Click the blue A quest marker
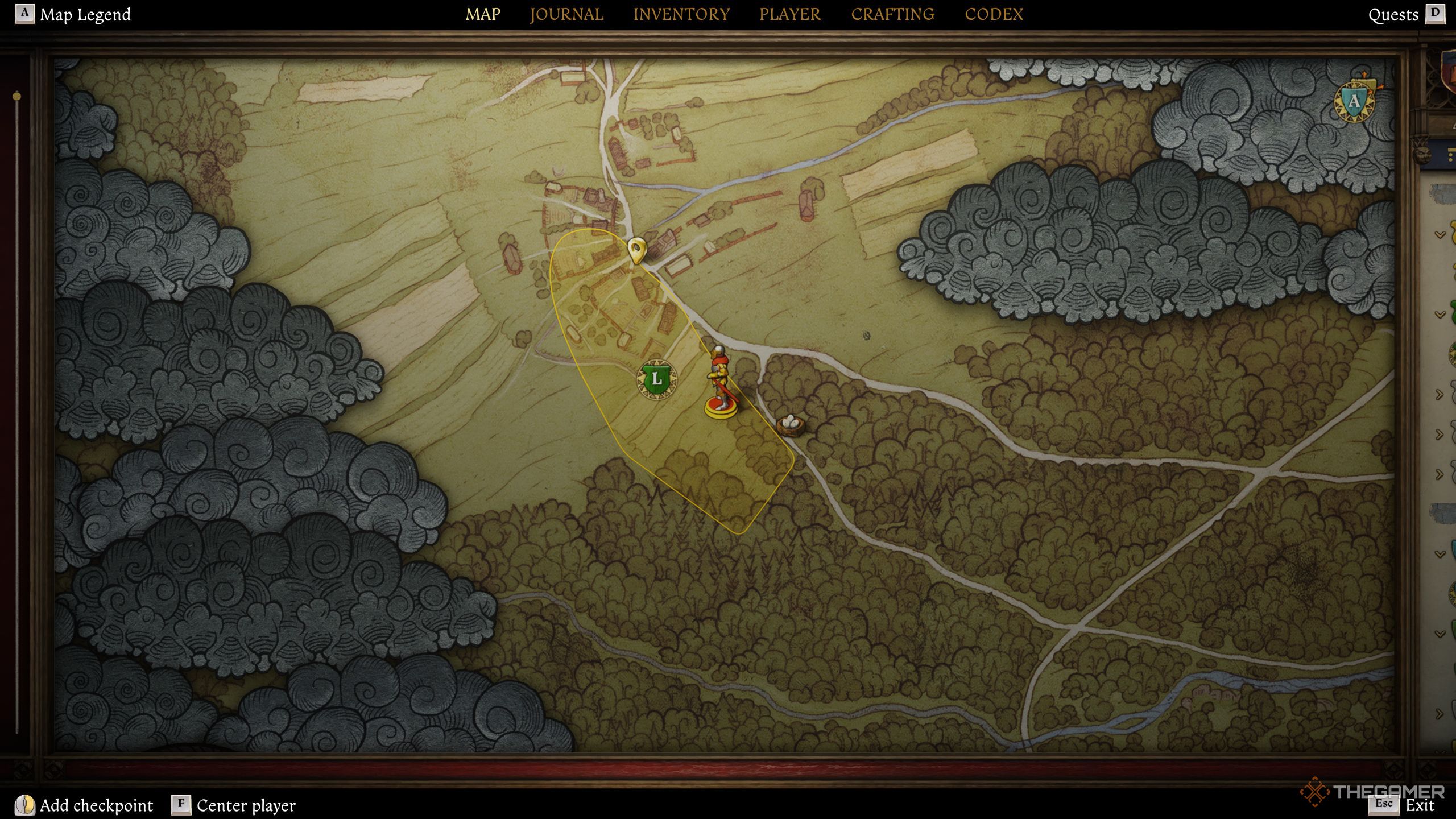 tap(1354, 102)
